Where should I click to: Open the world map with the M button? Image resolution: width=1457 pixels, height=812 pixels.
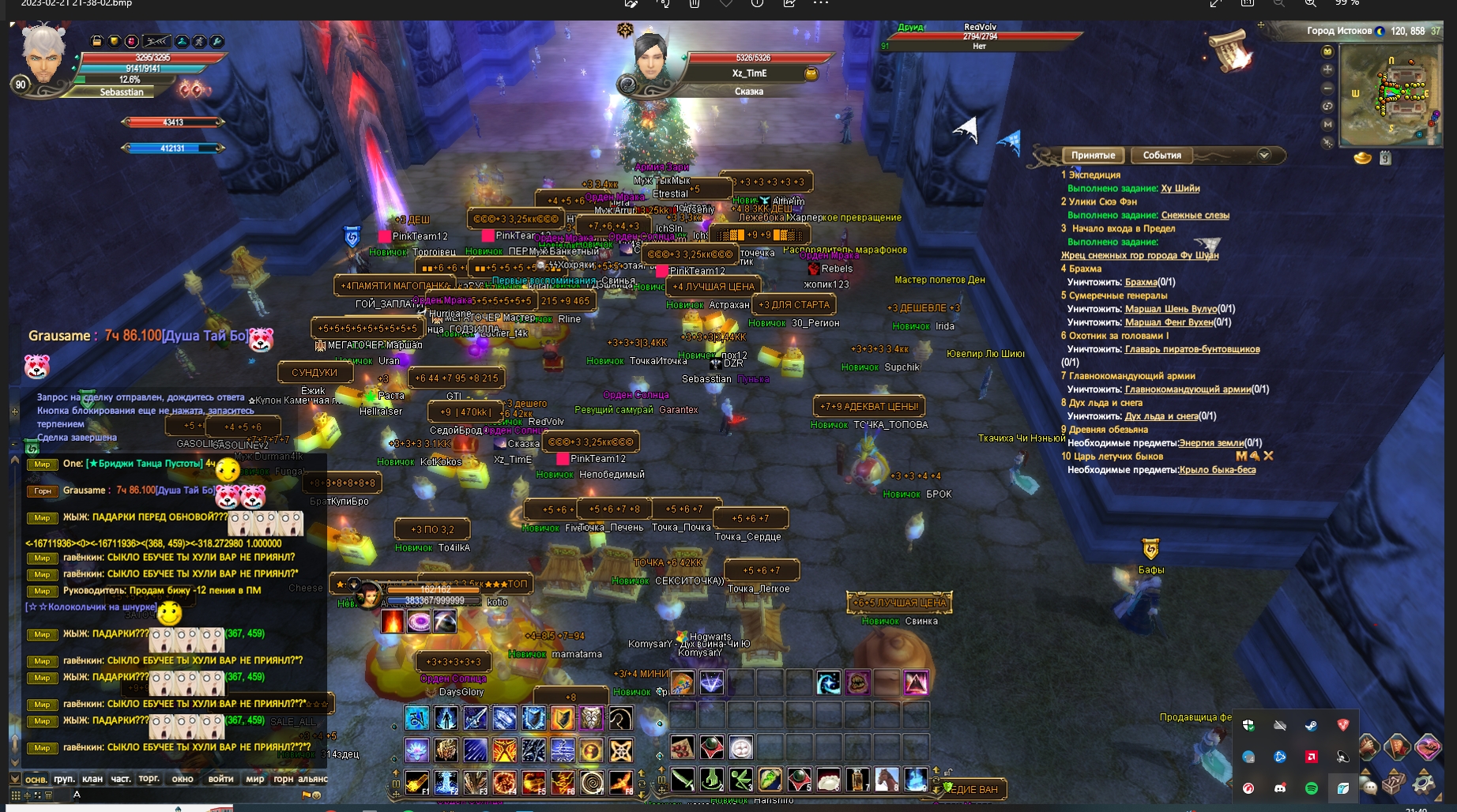click(x=1327, y=124)
